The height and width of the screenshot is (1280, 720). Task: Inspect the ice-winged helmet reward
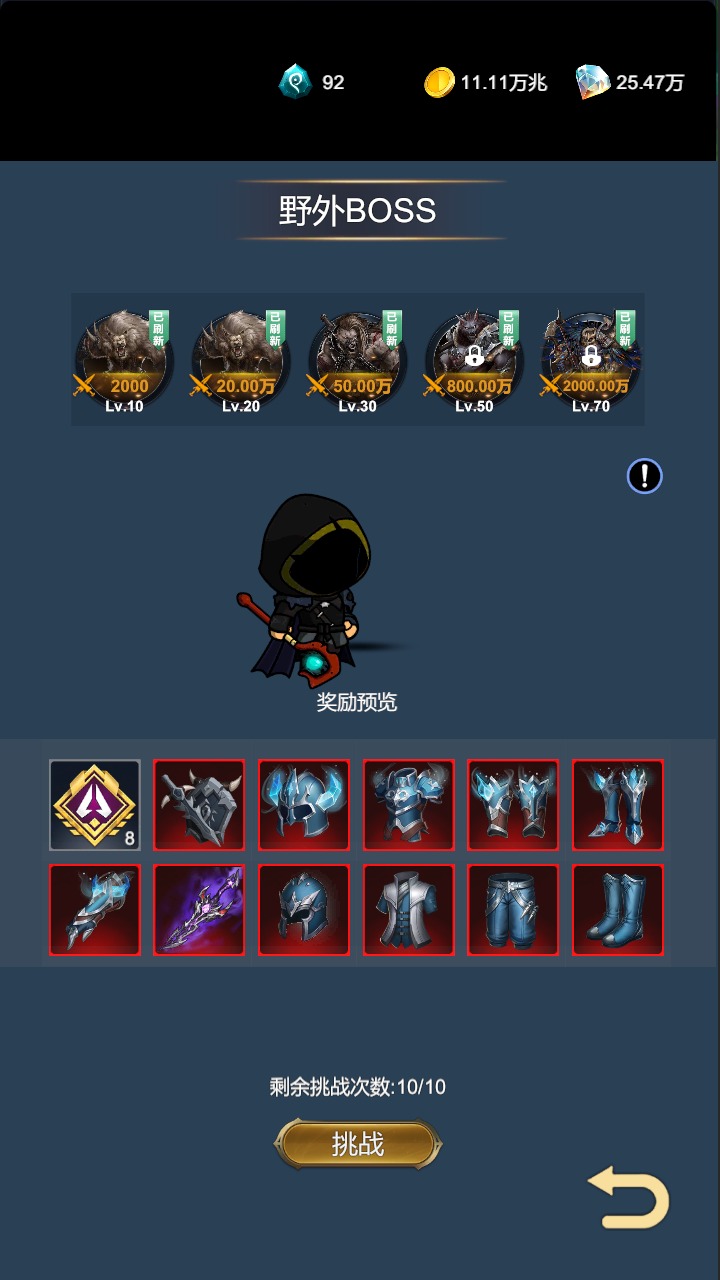coord(304,805)
